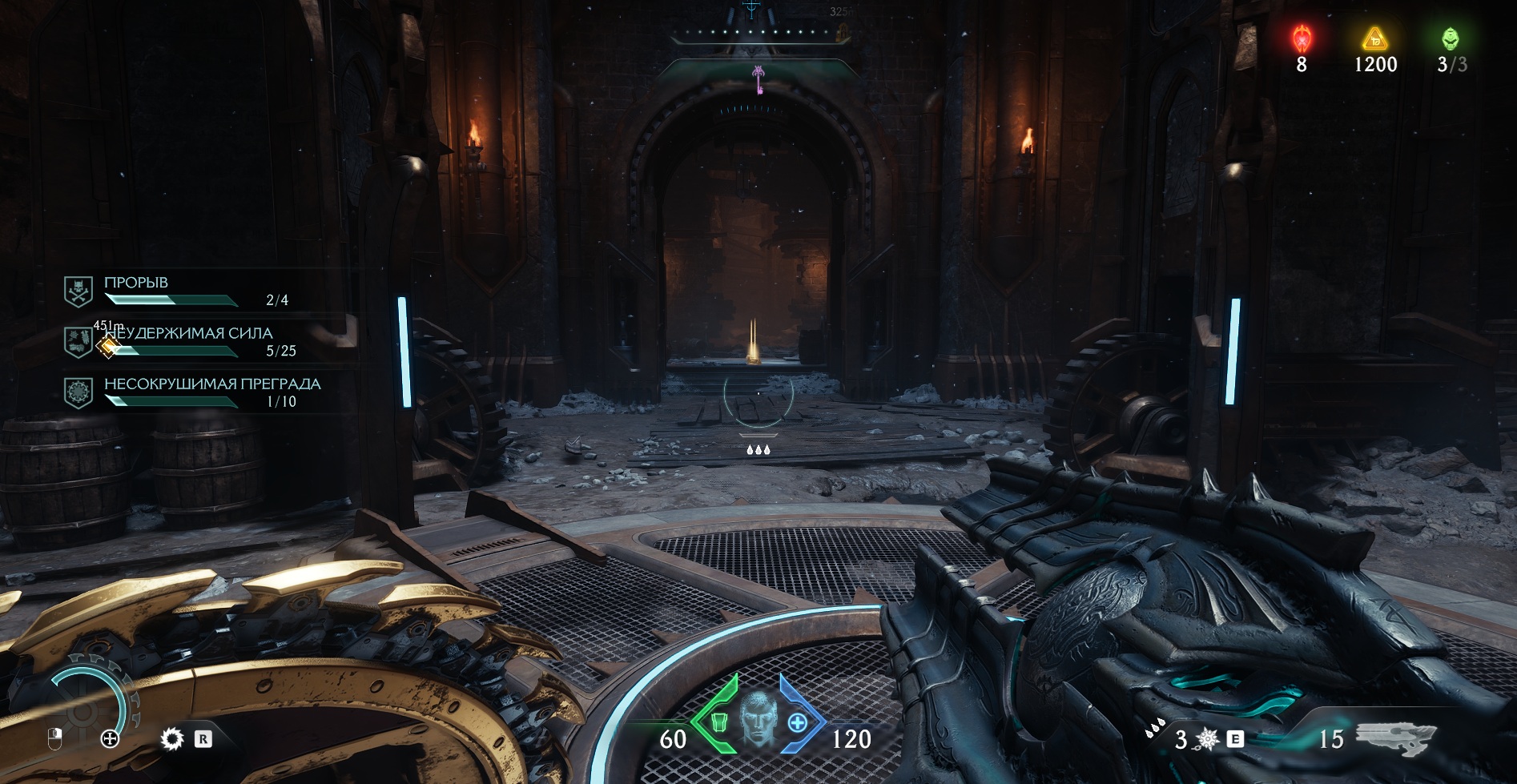Click the dotted compass bar
The height and width of the screenshot is (784, 1517).
pyautogui.click(x=753, y=33)
